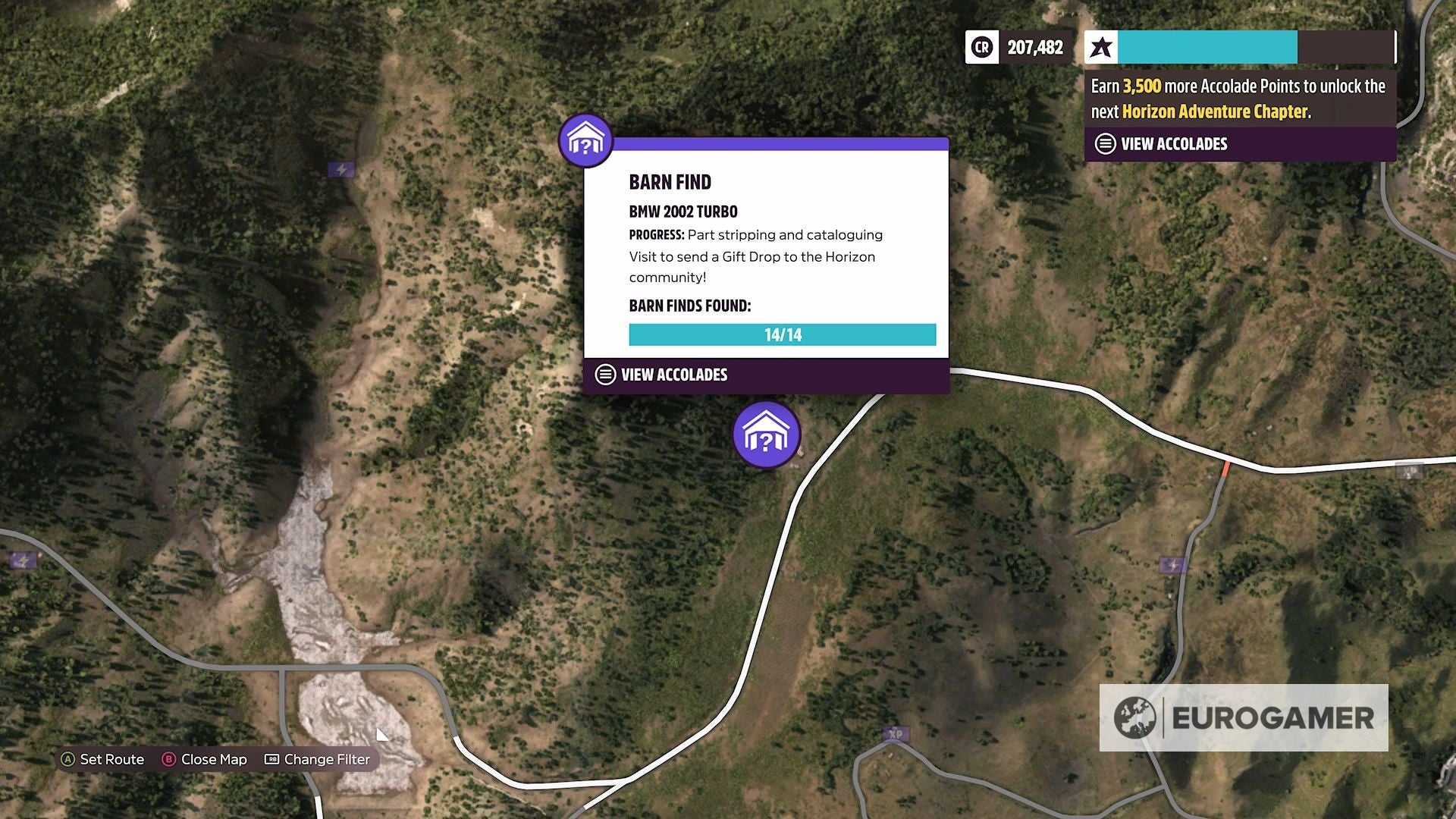
Task: Select the CR credits coin icon
Action: (981, 47)
